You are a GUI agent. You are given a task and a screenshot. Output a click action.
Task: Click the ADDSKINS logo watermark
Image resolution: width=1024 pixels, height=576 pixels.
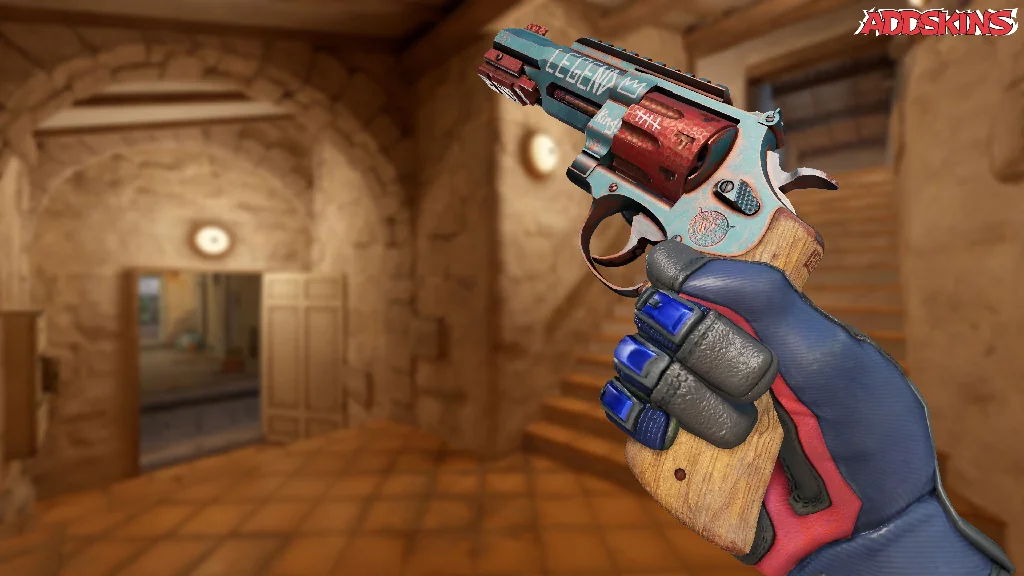point(938,22)
